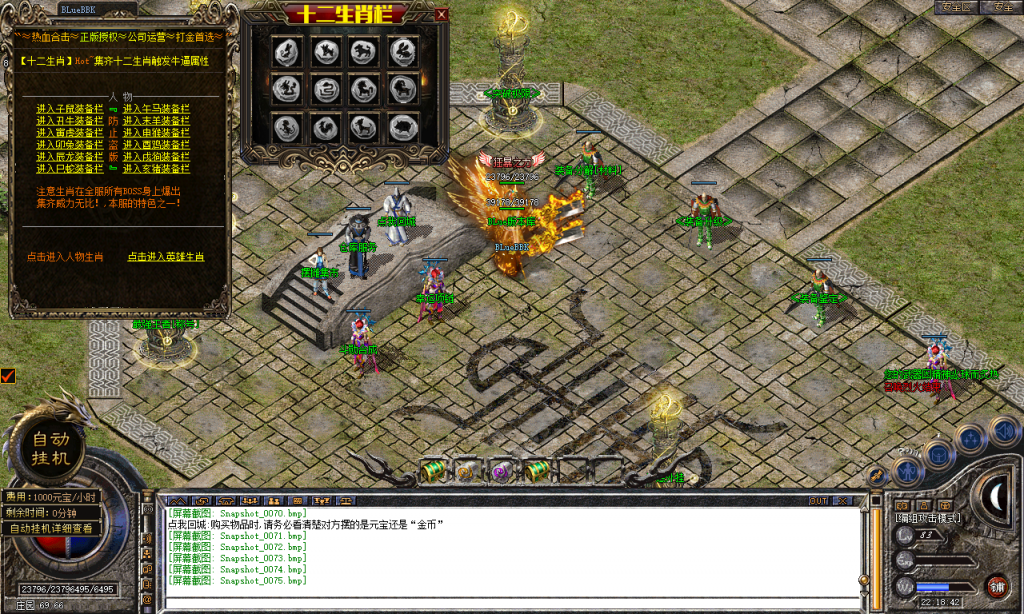Open the 进入亥猪装备栏 link
This screenshot has width=1024, height=614.
pos(156,168)
